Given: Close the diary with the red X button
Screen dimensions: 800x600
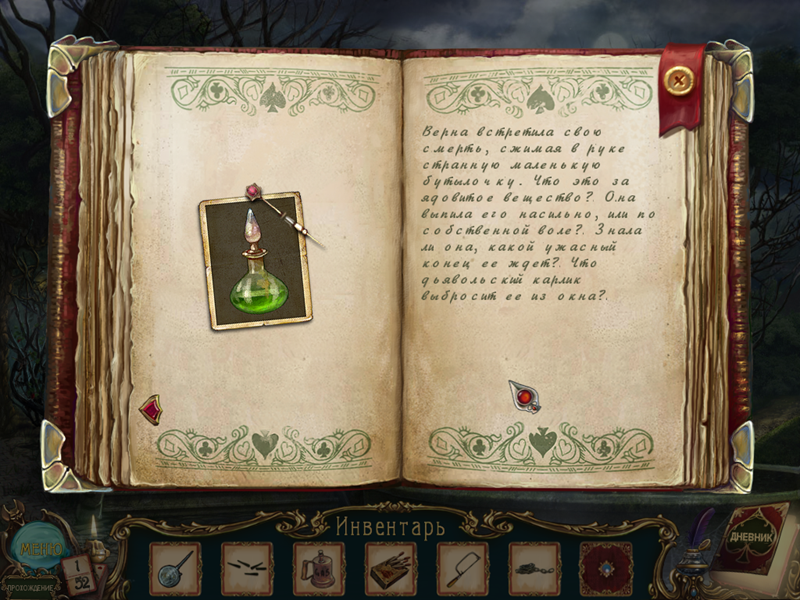Looking at the screenshot, I should point(681,79).
